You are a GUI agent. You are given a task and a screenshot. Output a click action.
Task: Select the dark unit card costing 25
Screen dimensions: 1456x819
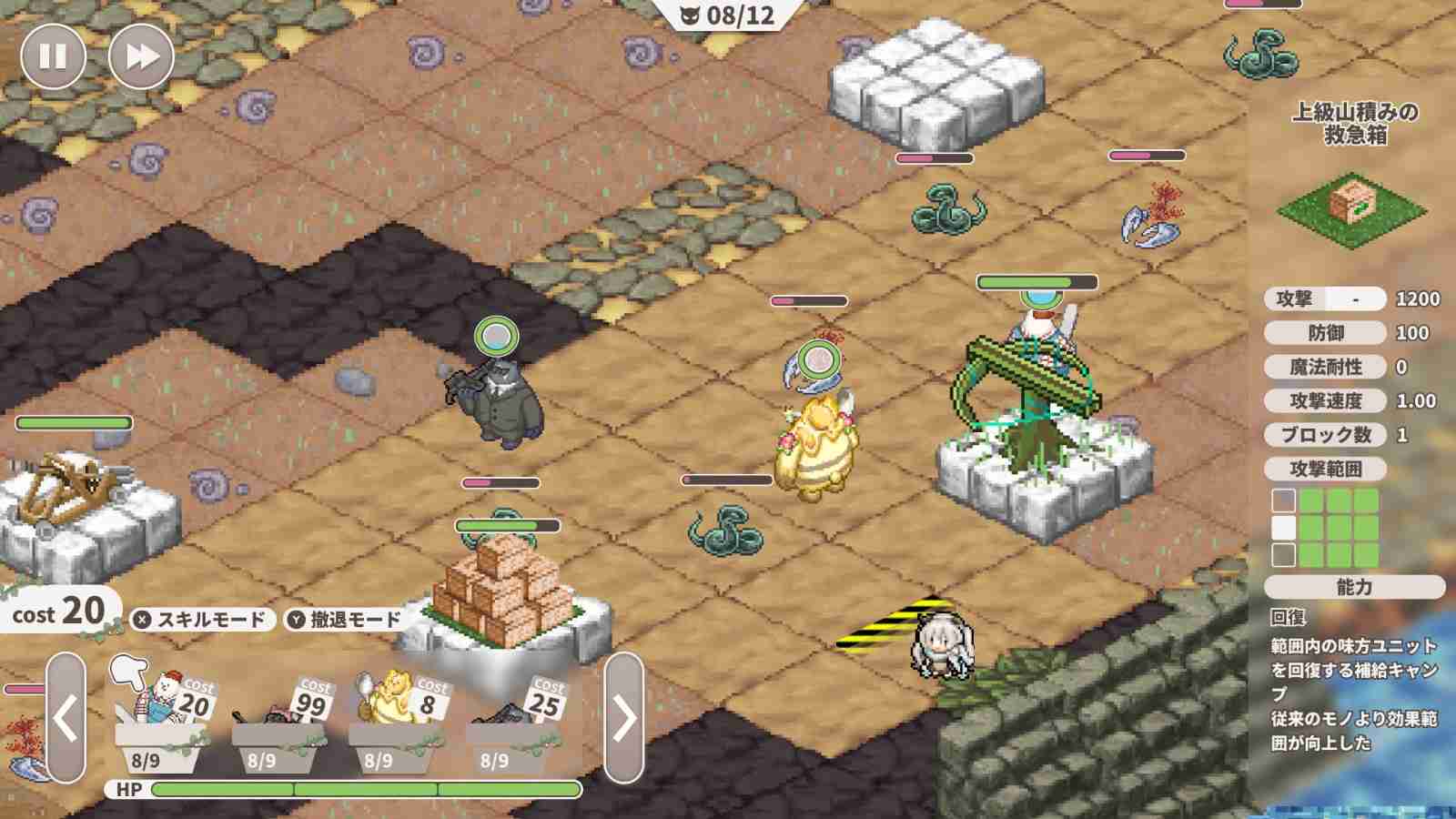[x=510, y=714]
